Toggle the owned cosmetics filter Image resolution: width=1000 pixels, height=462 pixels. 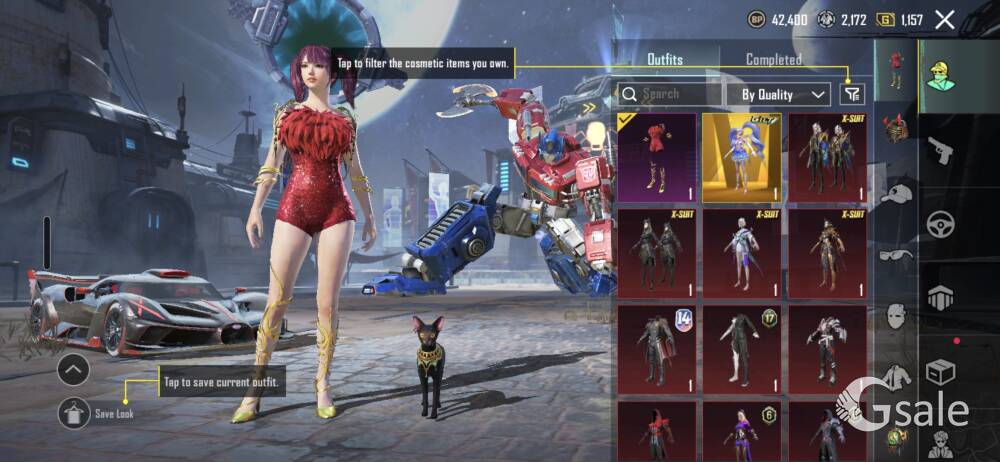click(x=852, y=94)
